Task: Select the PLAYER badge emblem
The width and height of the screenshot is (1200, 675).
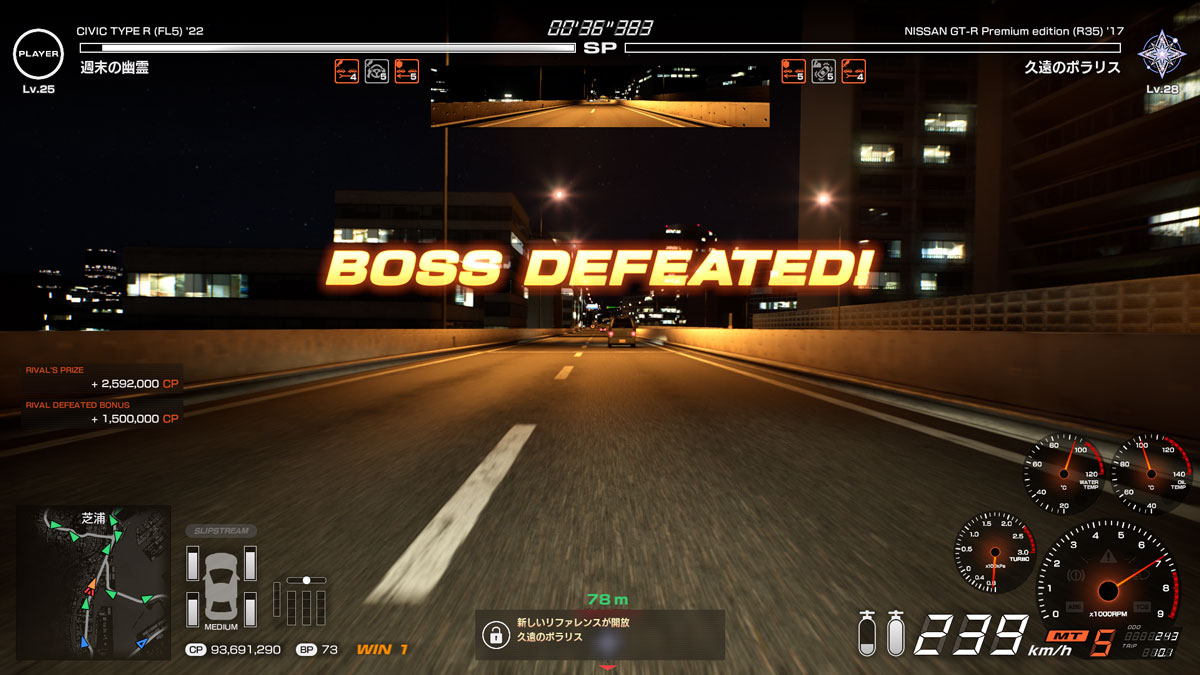Action: point(38,53)
